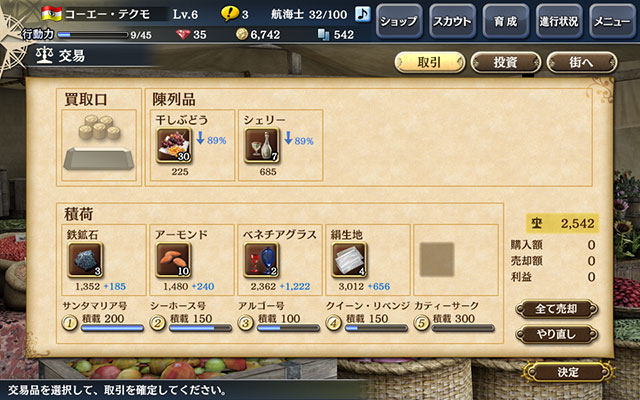Viewport: 640px width, 400px height.
Task: Choose the 鉄鉱石 iron ore cargo slot
Action: click(85, 259)
